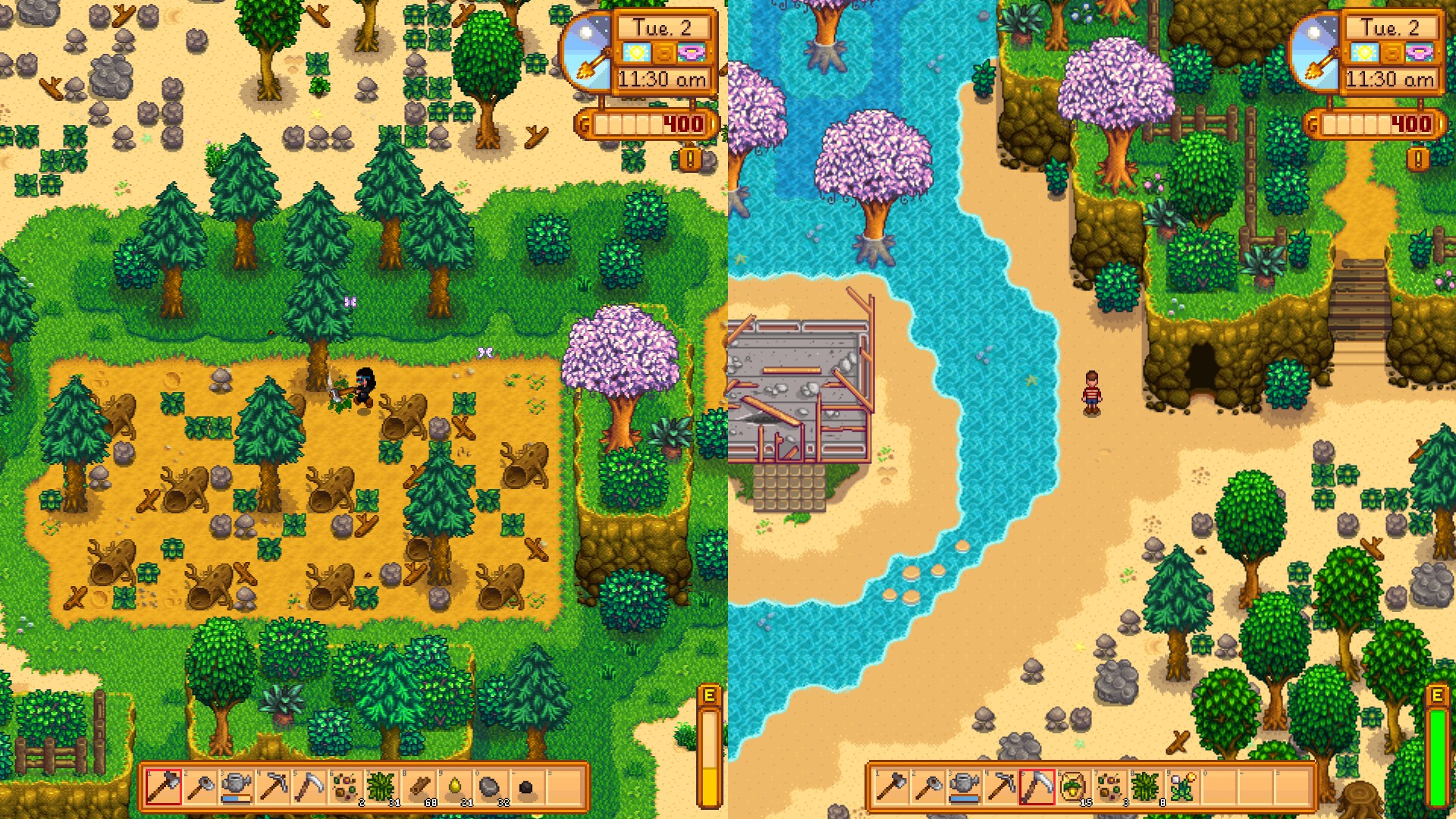Select the watering can tool

[236, 785]
